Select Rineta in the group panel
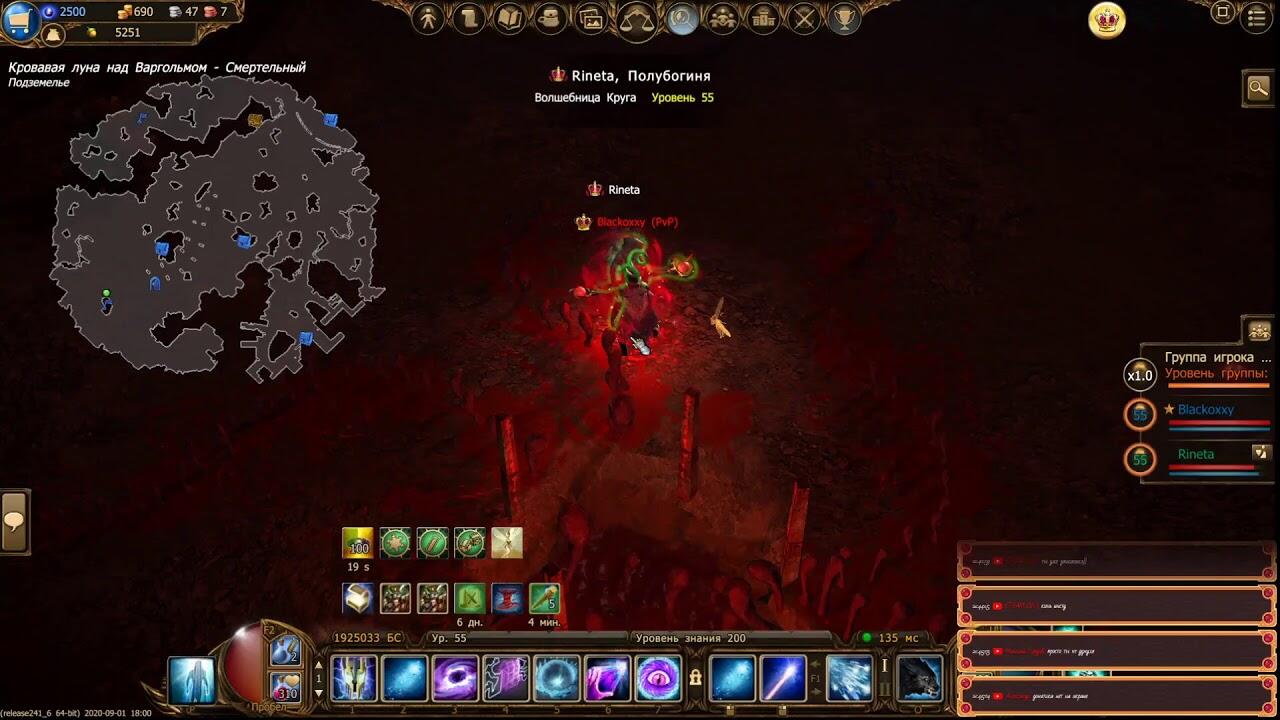Viewport: 1280px width, 720px height. (1195, 454)
